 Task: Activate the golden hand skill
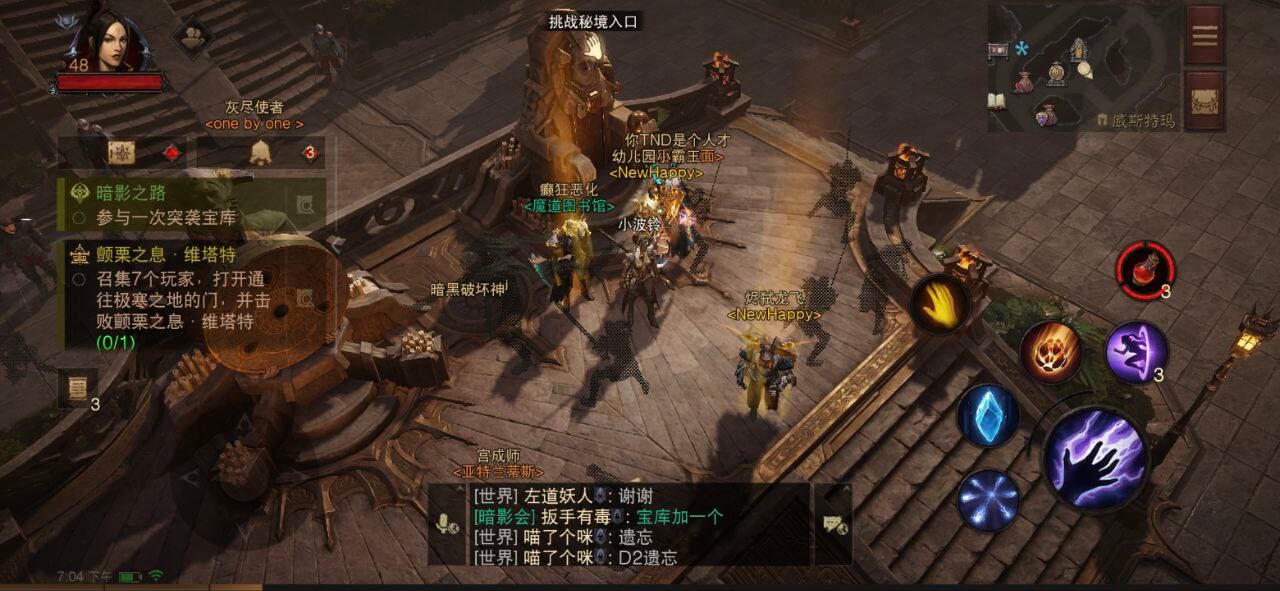pos(940,304)
